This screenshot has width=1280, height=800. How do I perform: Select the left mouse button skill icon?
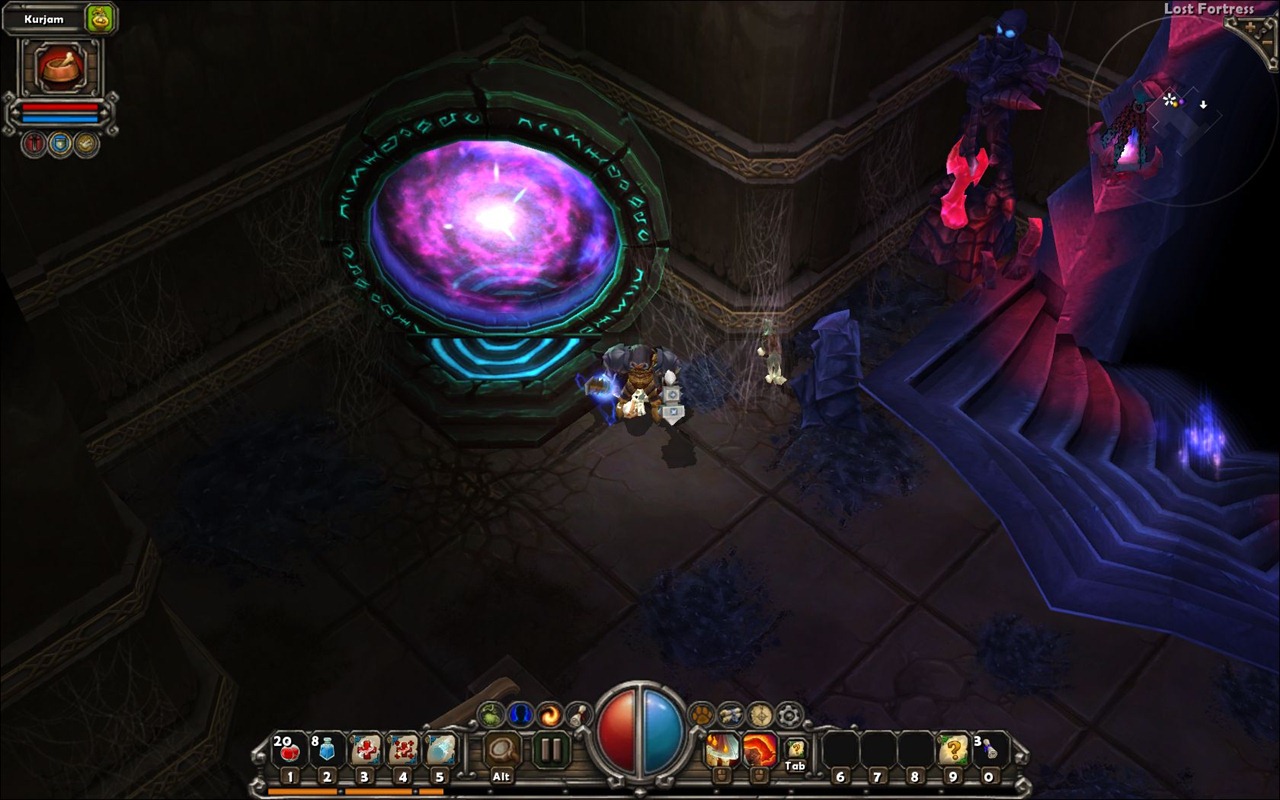pos(722,748)
